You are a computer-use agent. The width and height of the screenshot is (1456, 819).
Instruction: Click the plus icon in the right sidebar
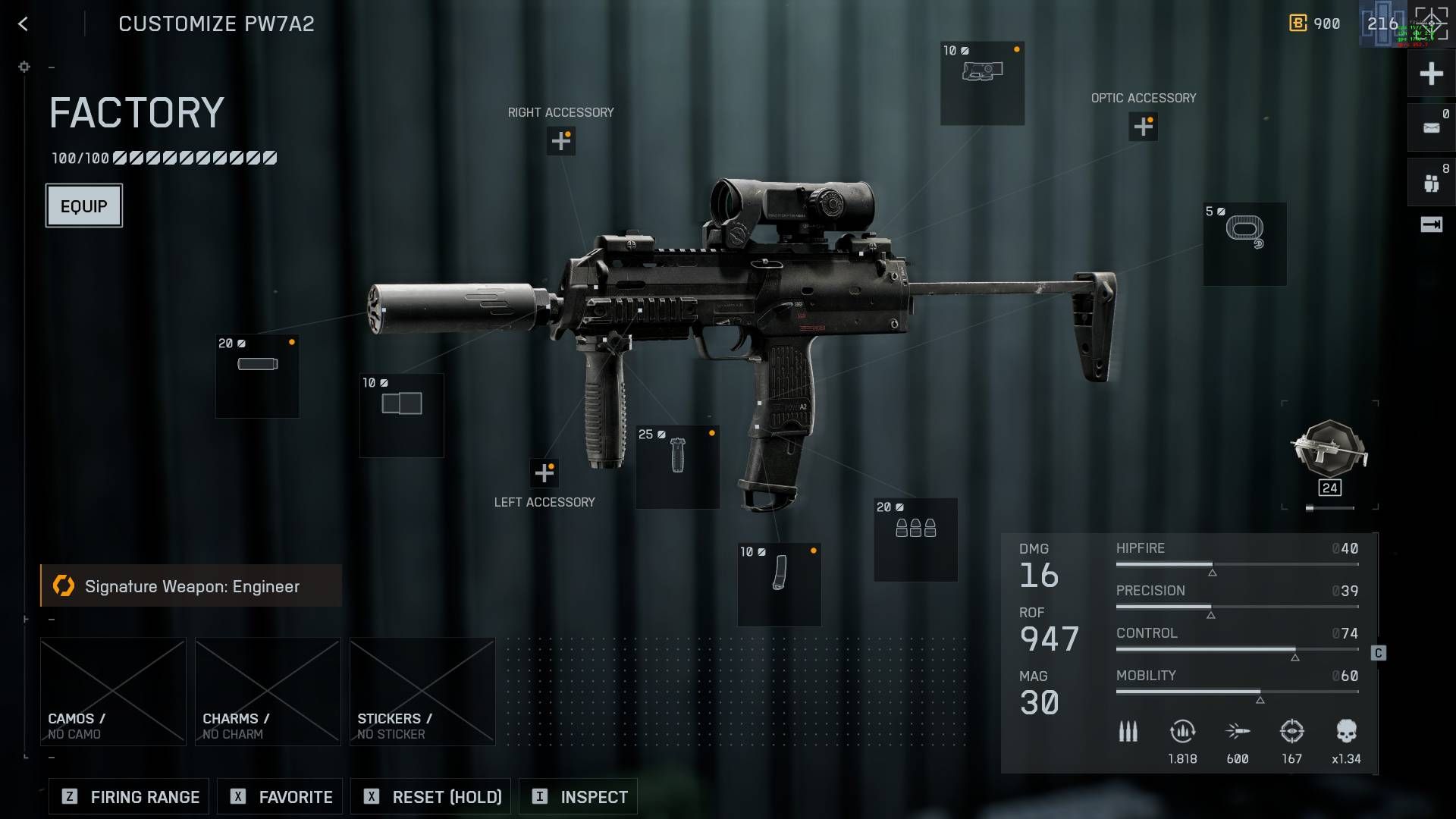[1430, 74]
